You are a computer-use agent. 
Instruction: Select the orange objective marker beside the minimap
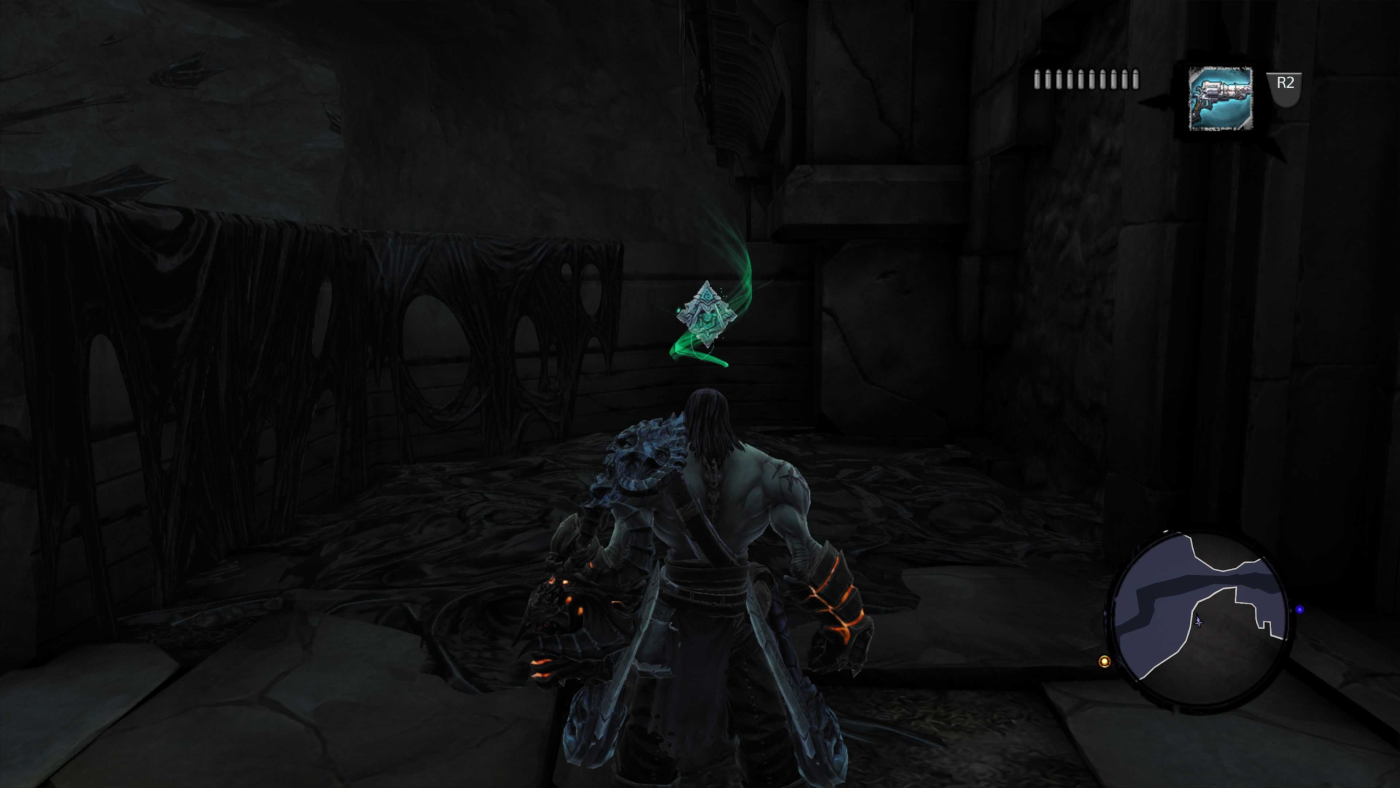[1104, 660]
